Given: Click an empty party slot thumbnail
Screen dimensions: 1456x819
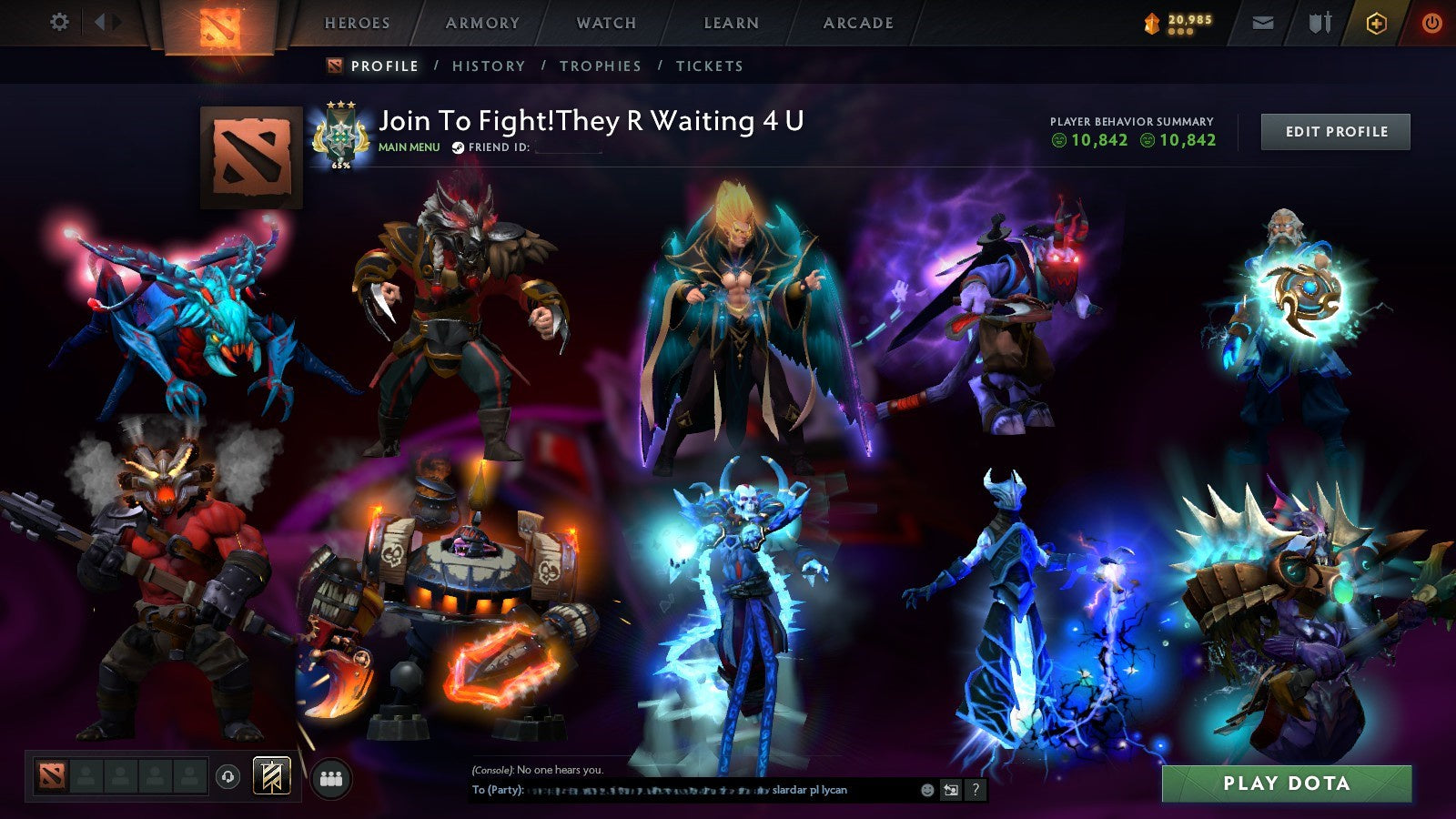Looking at the screenshot, I should [x=86, y=775].
